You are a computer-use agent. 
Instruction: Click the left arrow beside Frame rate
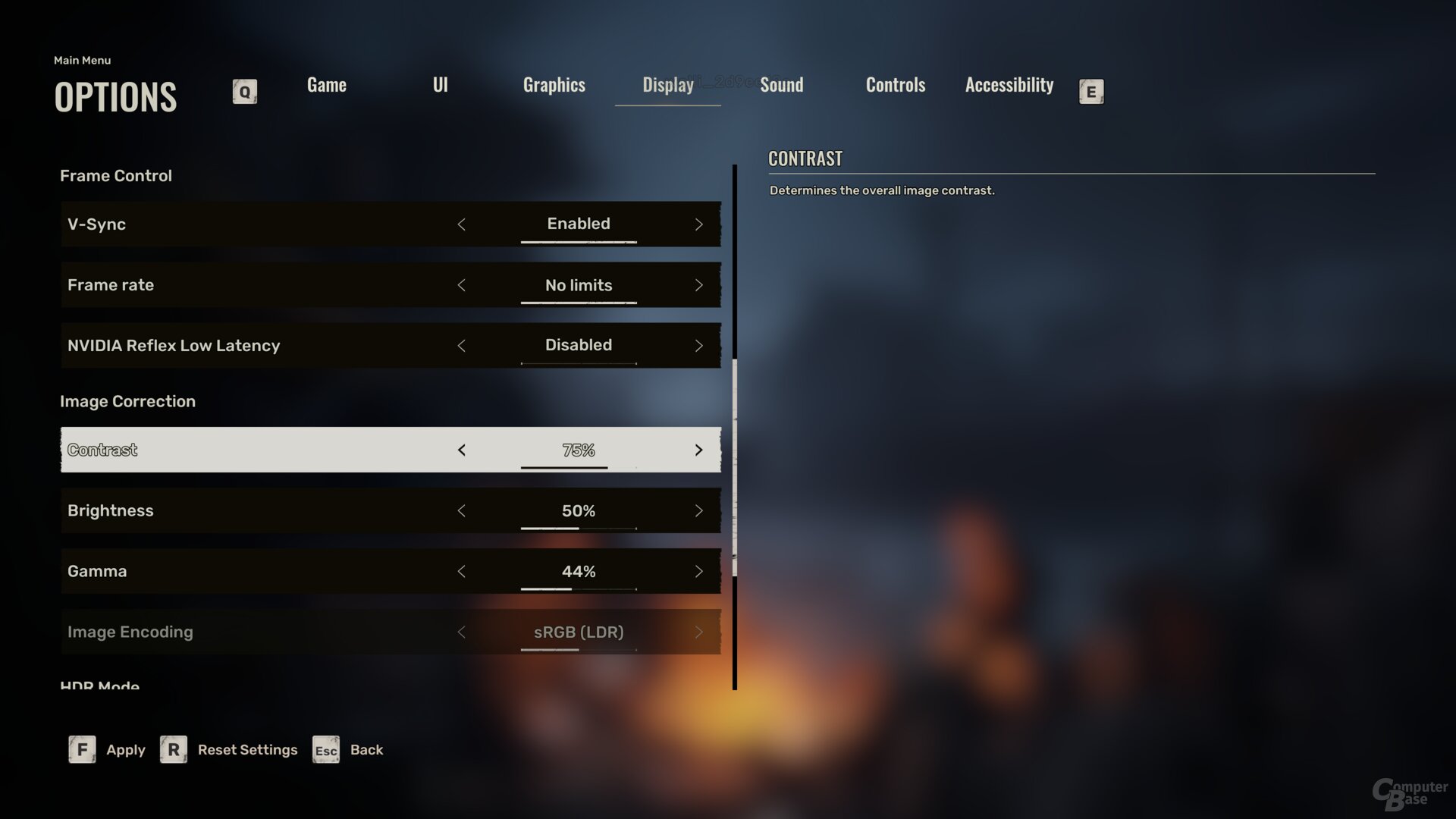461,285
